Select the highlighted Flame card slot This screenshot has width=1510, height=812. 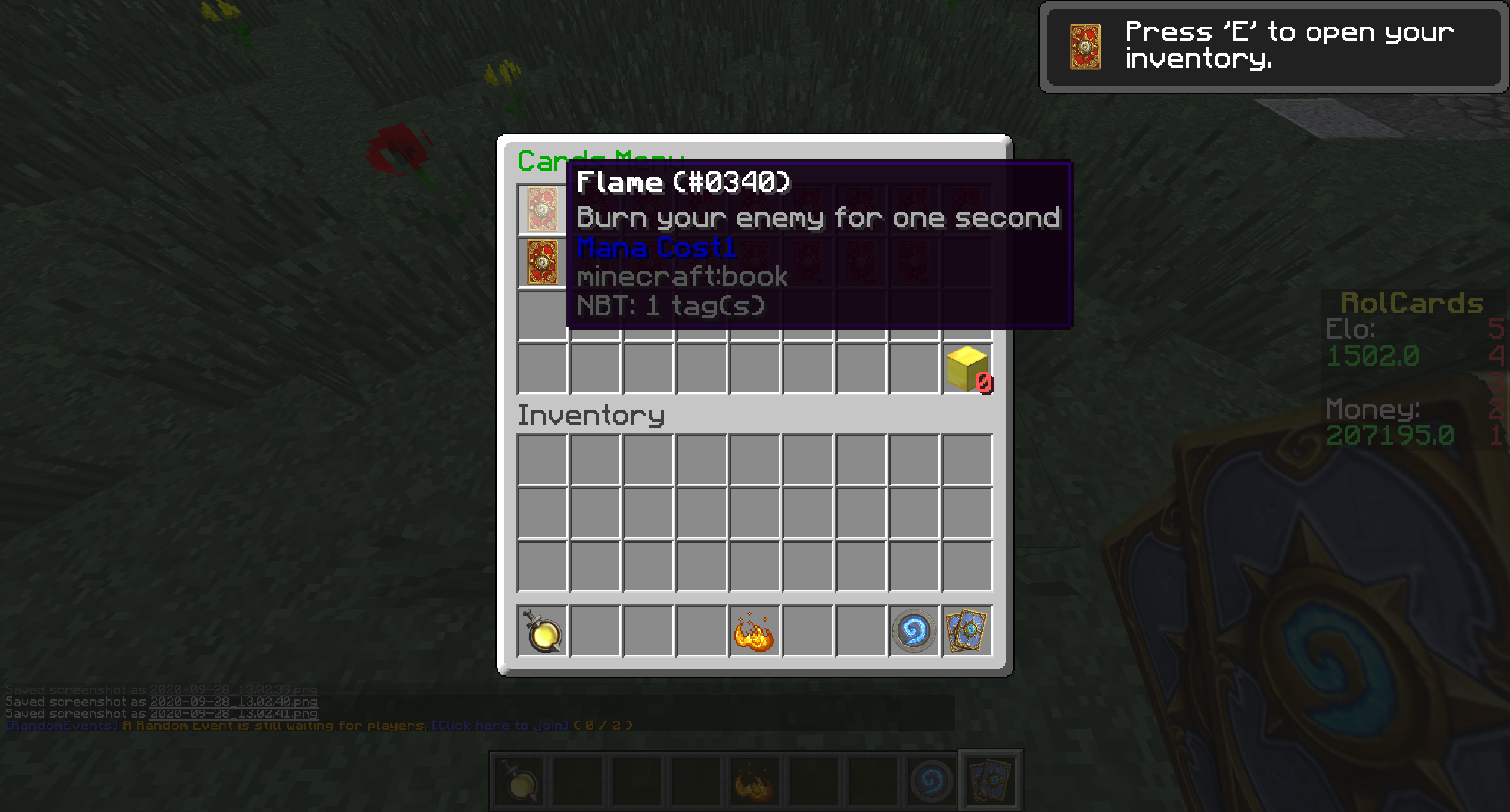542,209
